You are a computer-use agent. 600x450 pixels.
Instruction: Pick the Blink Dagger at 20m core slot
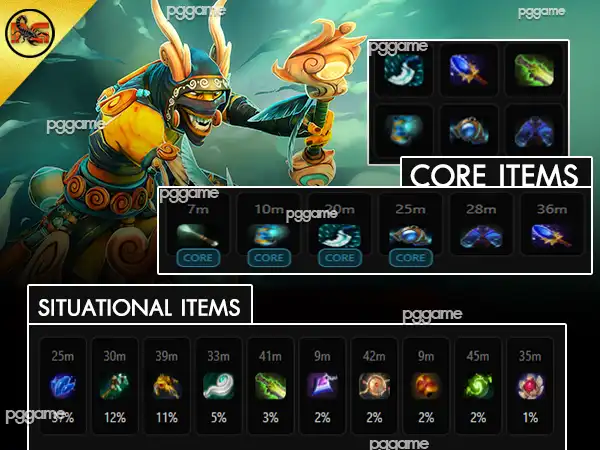click(340, 233)
